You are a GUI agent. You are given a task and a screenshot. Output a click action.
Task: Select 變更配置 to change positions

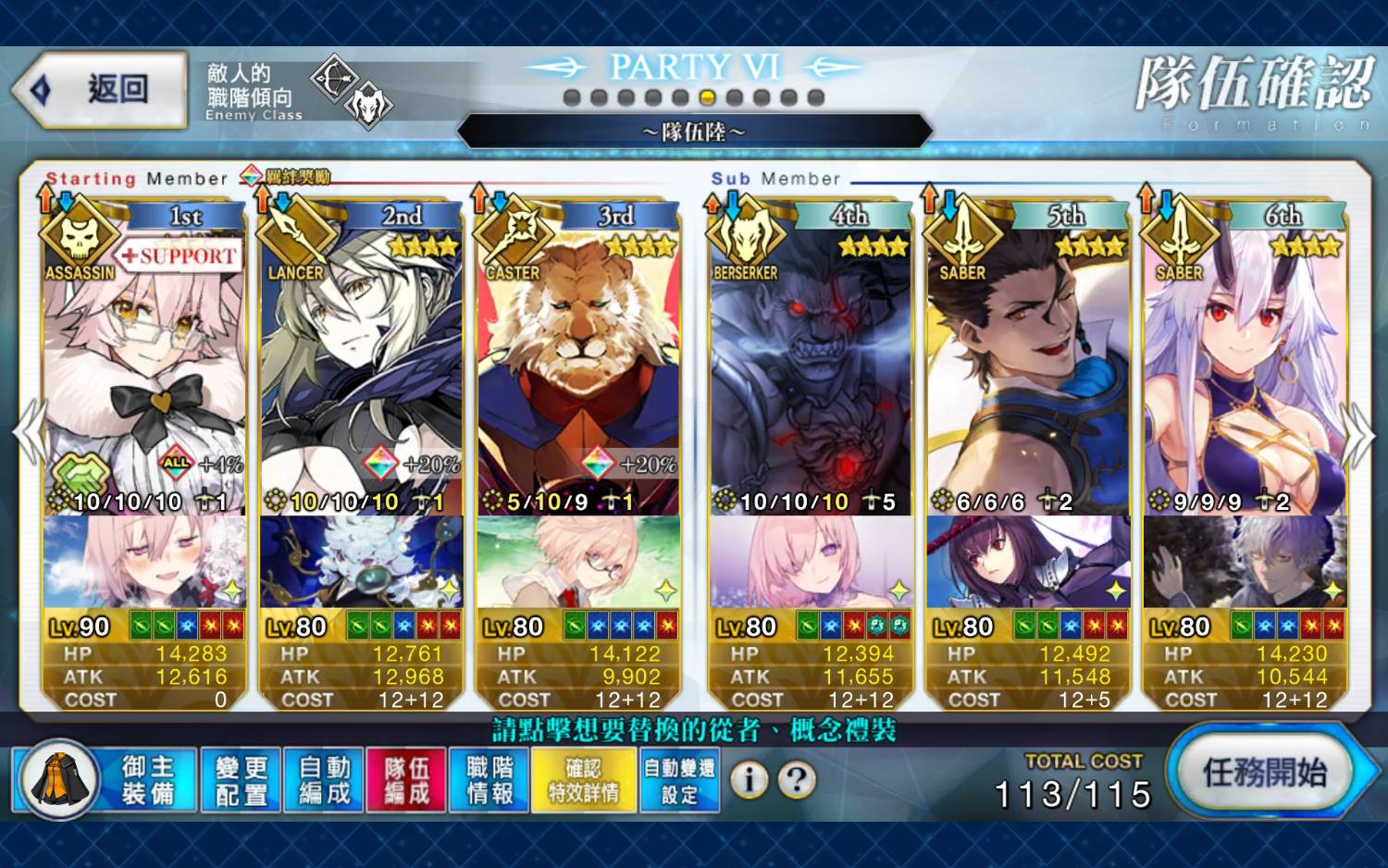pyautogui.click(x=241, y=780)
